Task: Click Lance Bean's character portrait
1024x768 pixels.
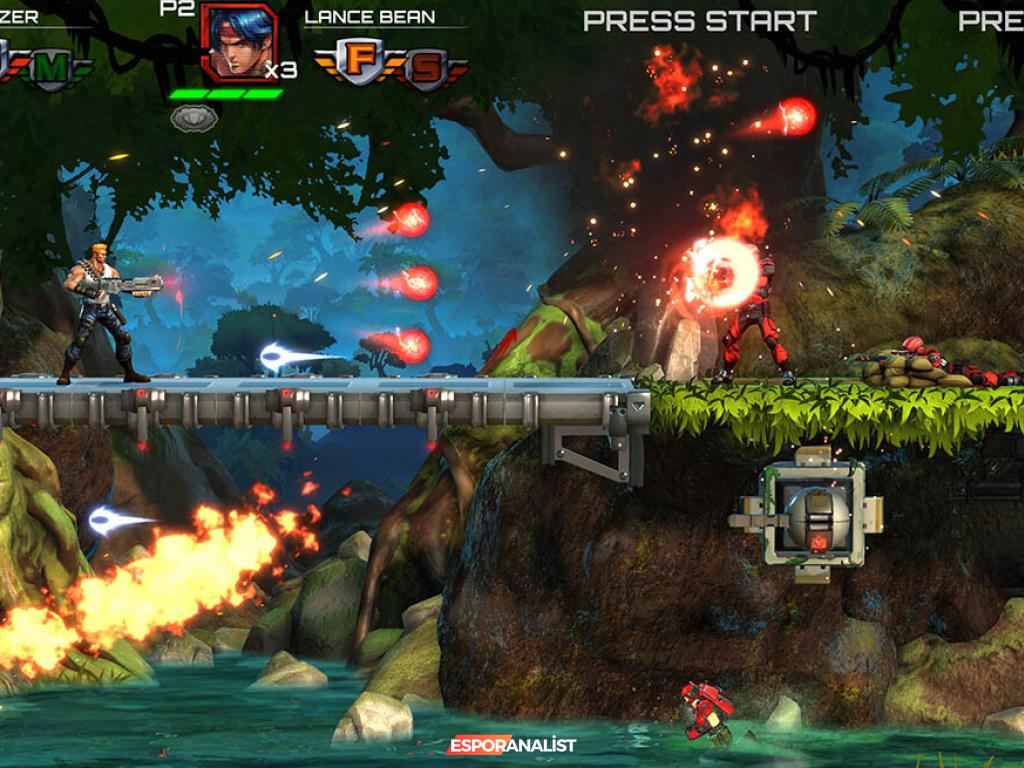Action: [238, 41]
